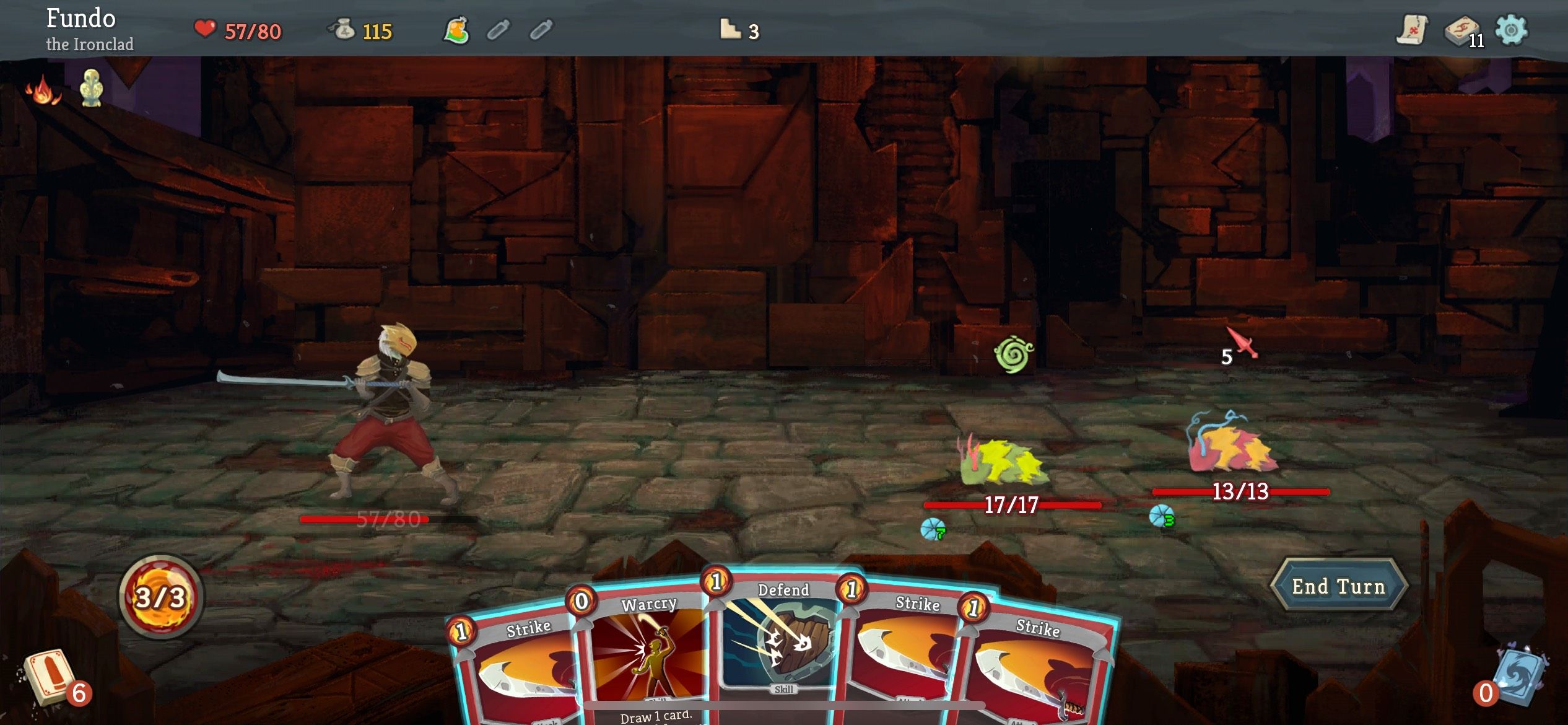Choose the Defend card from hand

(780, 644)
